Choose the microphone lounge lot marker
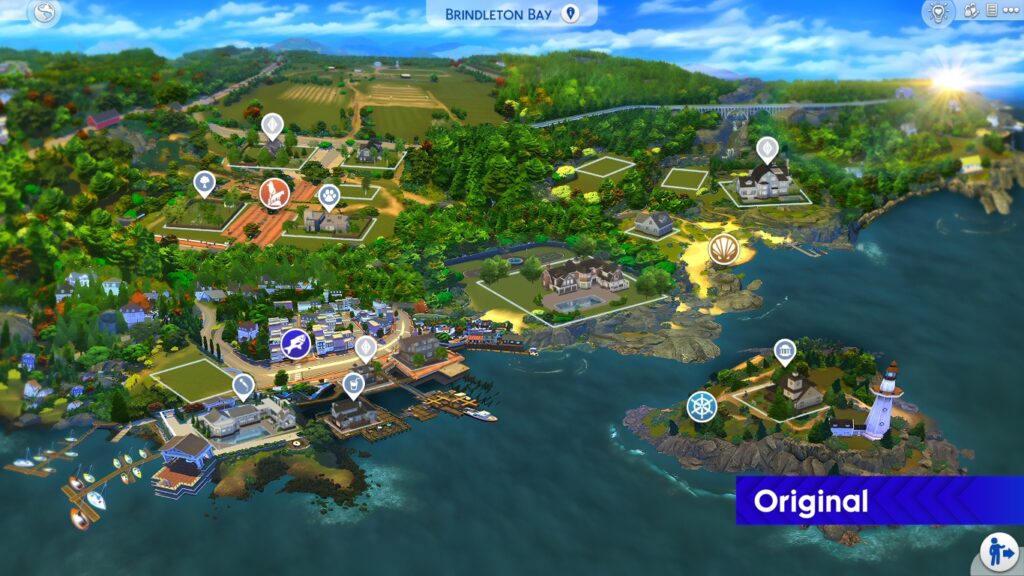 (x=243, y=384)
